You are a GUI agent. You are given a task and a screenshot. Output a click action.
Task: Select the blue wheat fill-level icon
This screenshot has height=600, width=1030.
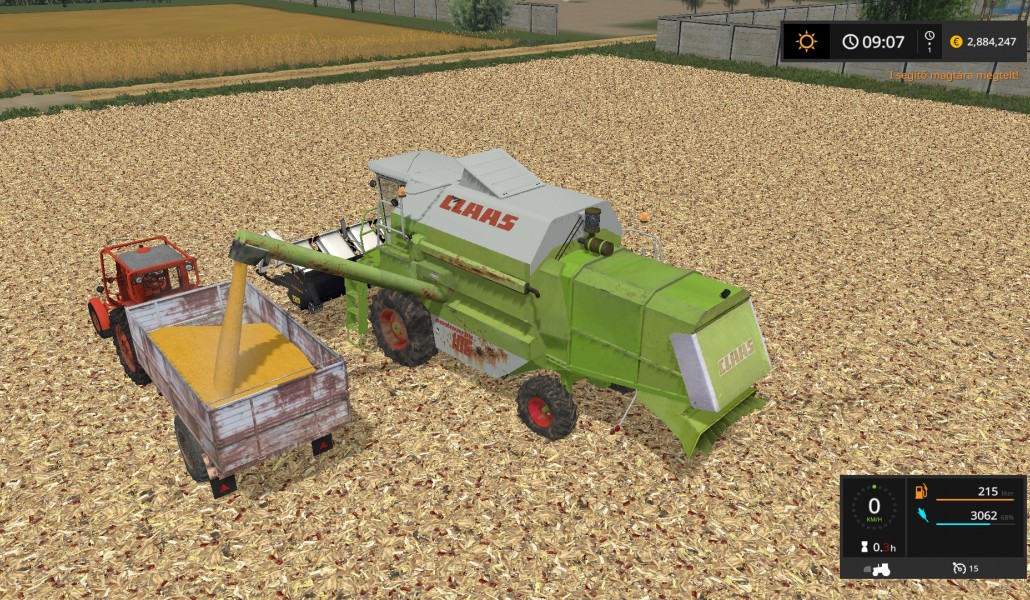[922, 516]
